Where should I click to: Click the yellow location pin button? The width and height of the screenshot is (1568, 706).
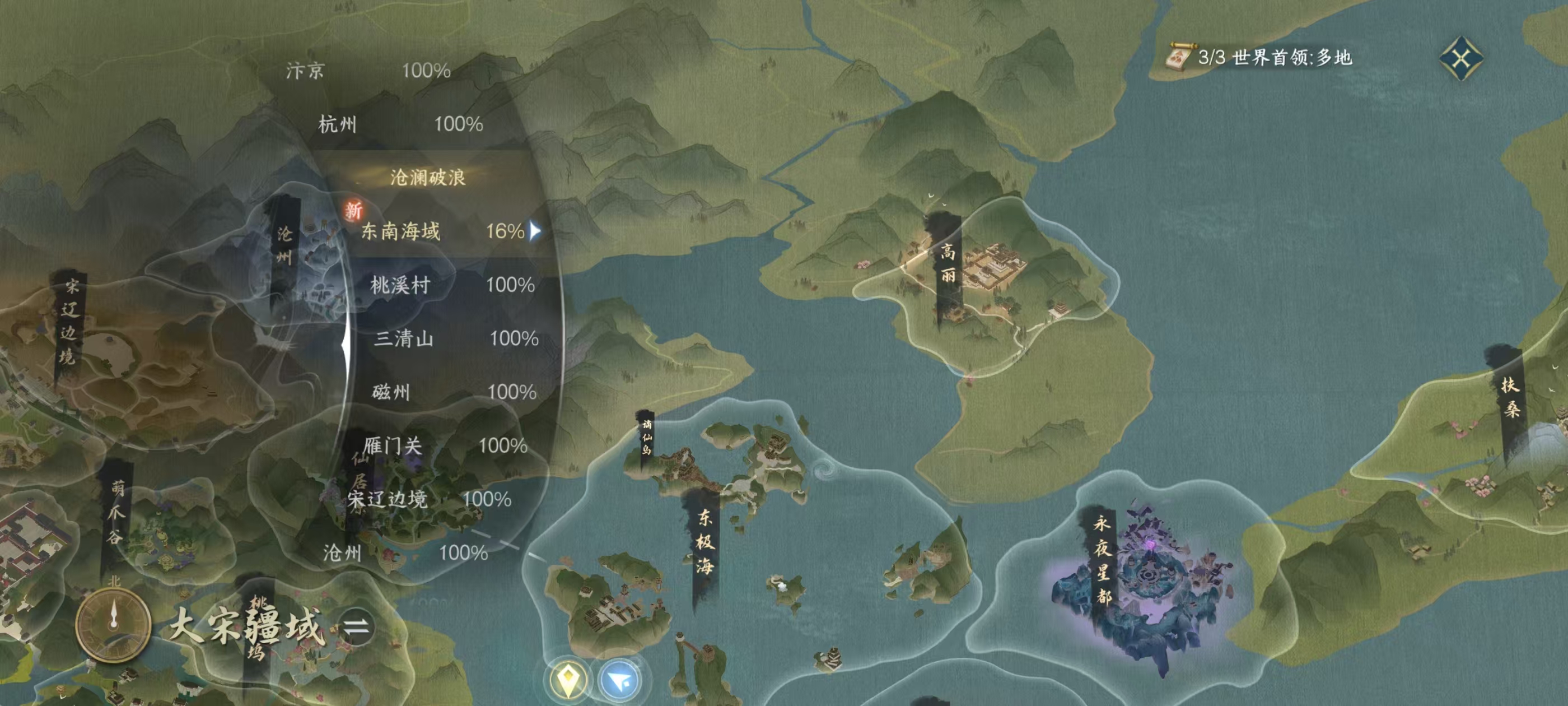(567, 679)
